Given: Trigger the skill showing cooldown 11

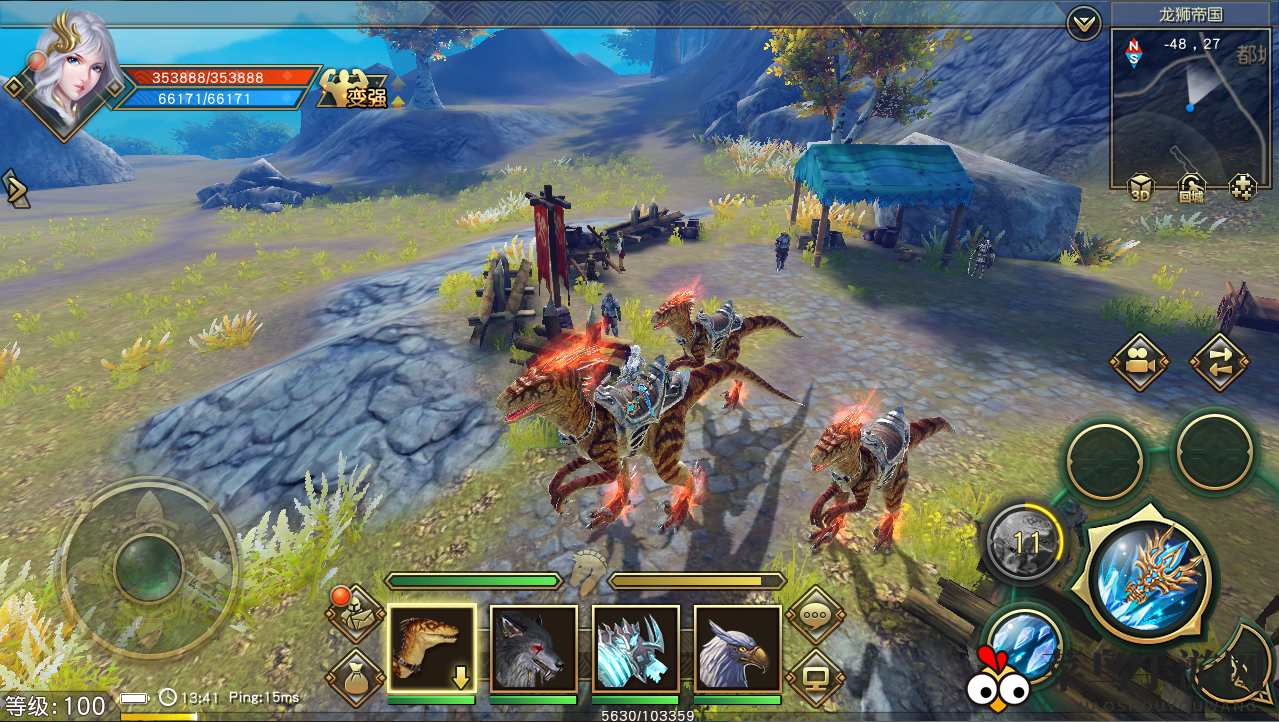Looking at the screenshot, I should click(1026, 544).
